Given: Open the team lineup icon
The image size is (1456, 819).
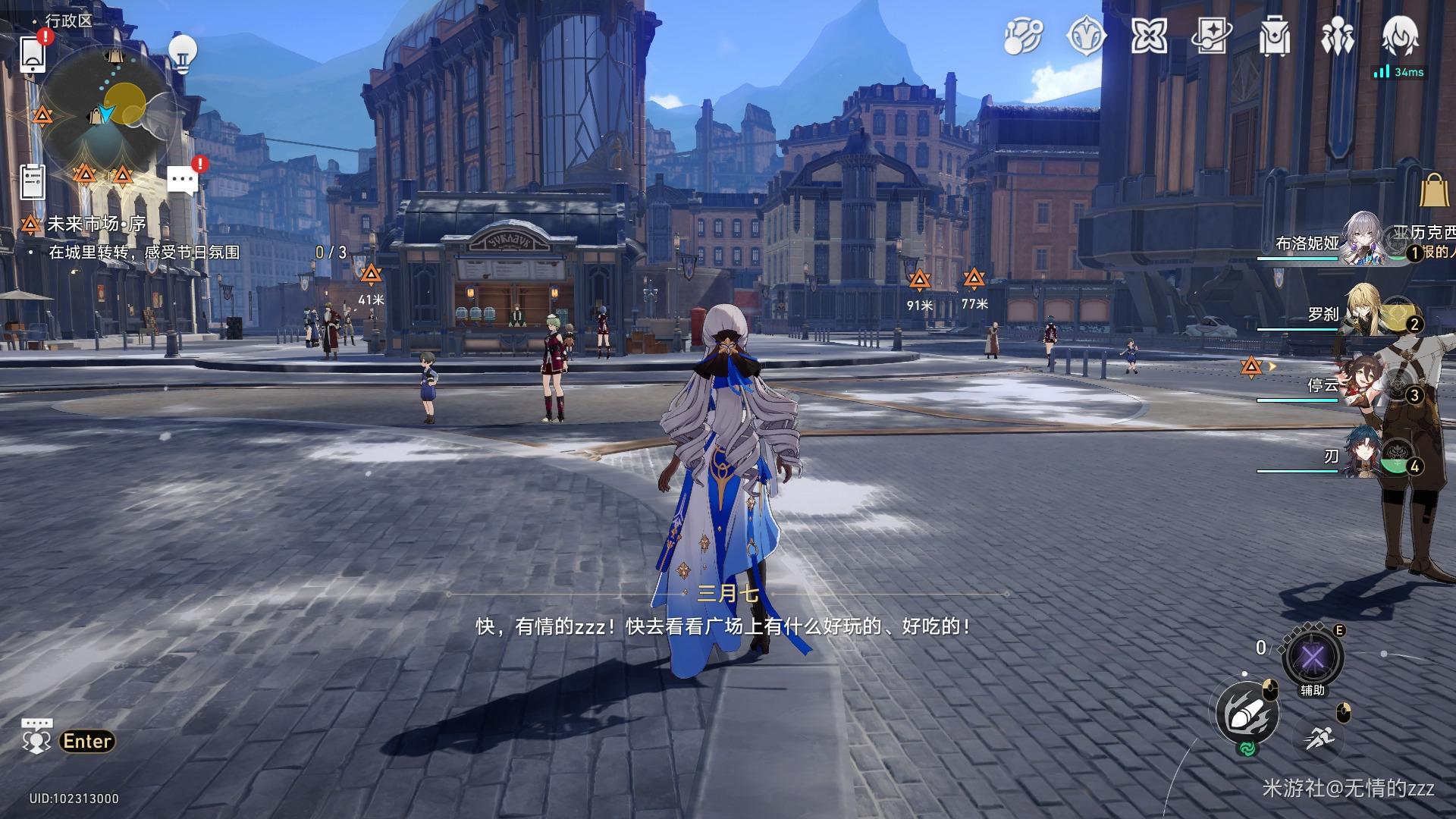Looking at the screenshot, I should coord(1336,36).
